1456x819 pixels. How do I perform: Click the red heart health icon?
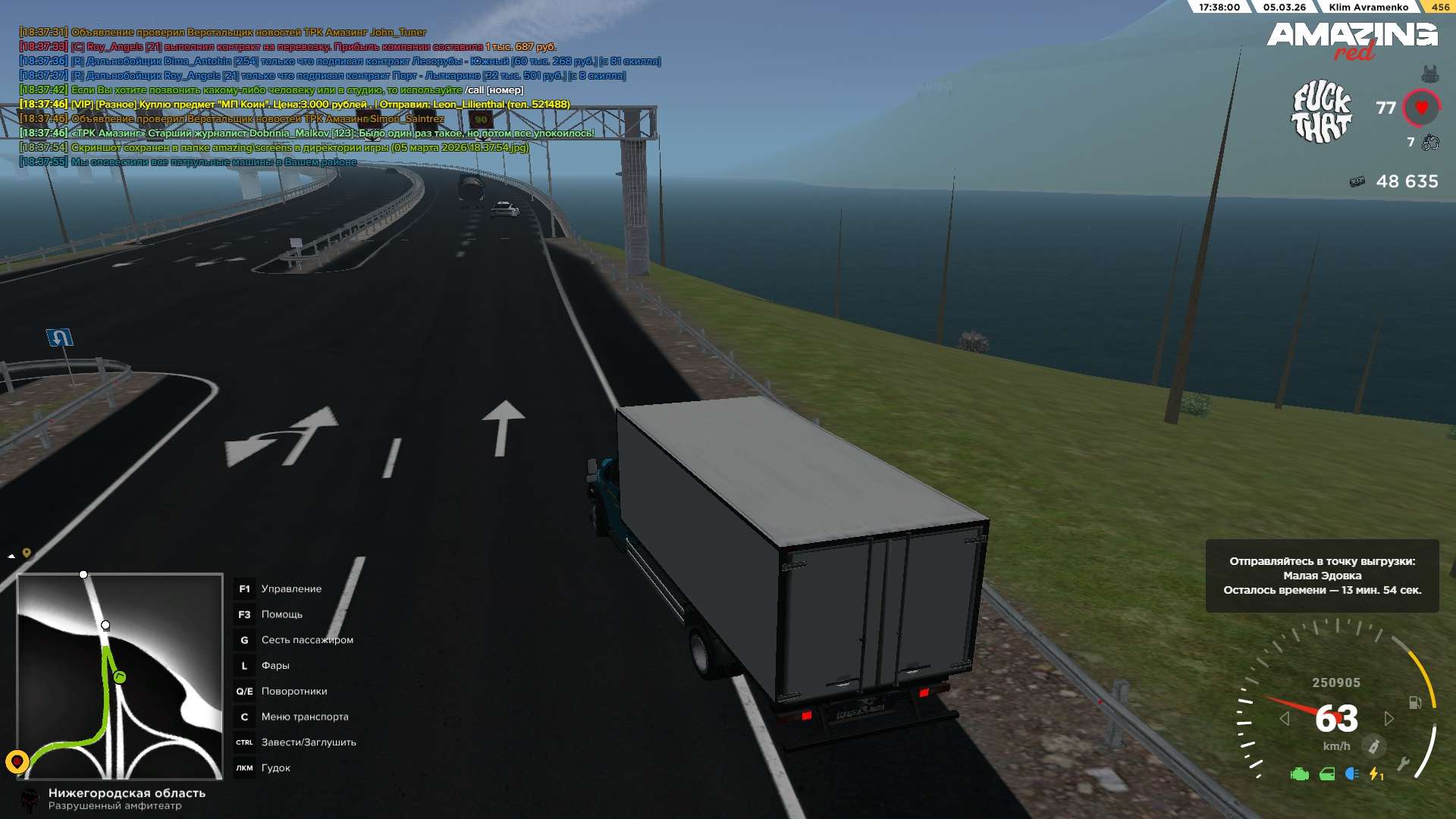tap(1421, 108)
